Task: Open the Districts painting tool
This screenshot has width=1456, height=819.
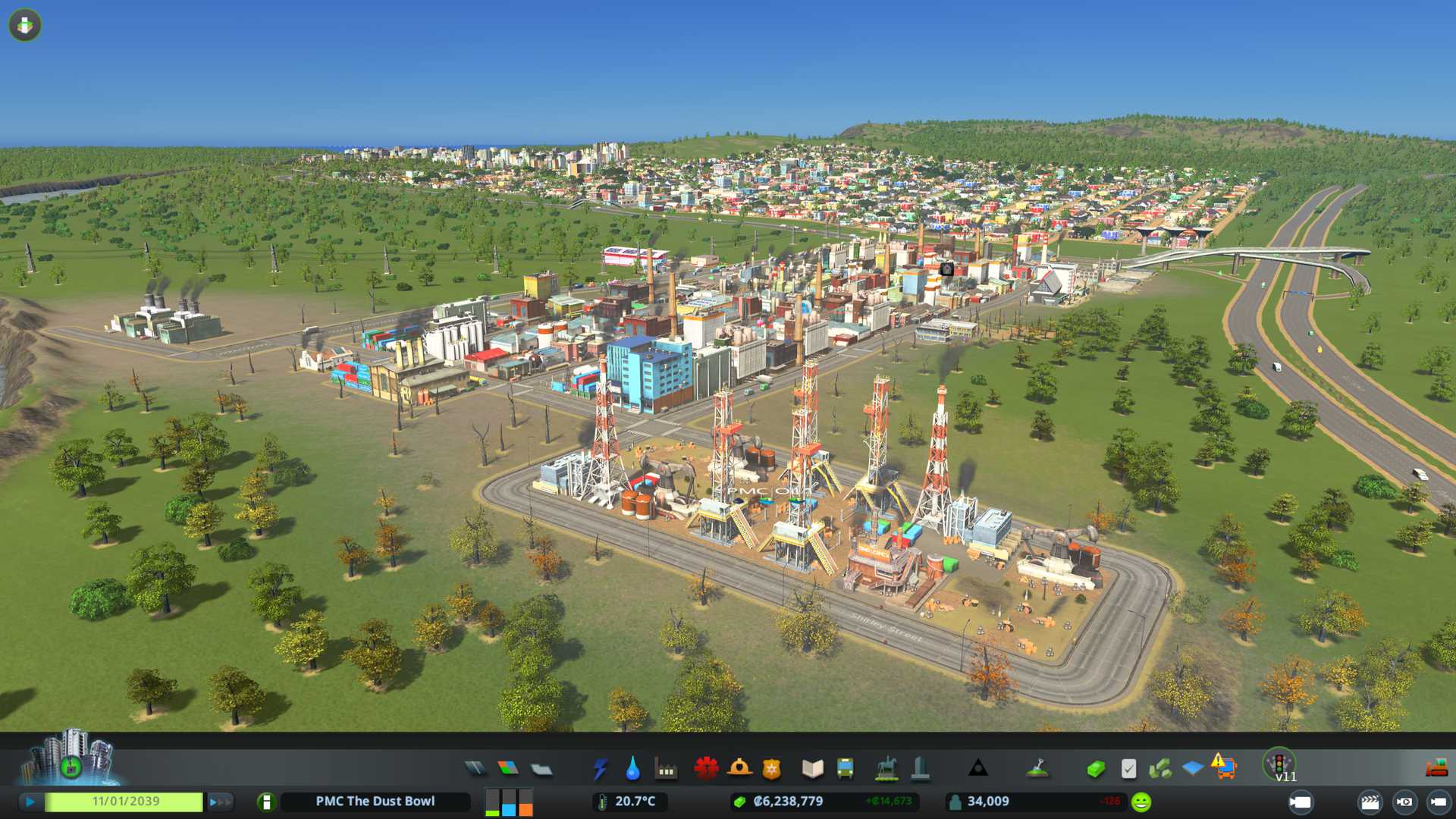Action: [x=541, y=769]
